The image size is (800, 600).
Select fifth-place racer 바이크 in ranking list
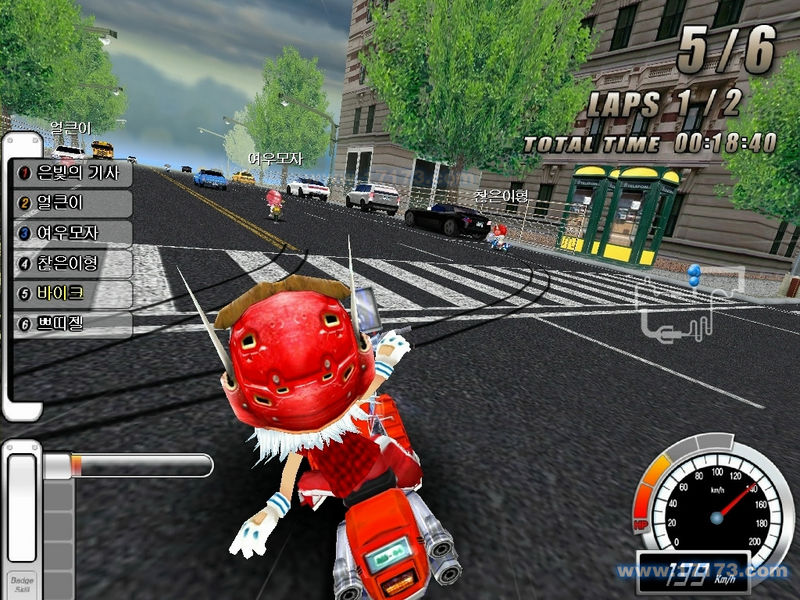72,294
